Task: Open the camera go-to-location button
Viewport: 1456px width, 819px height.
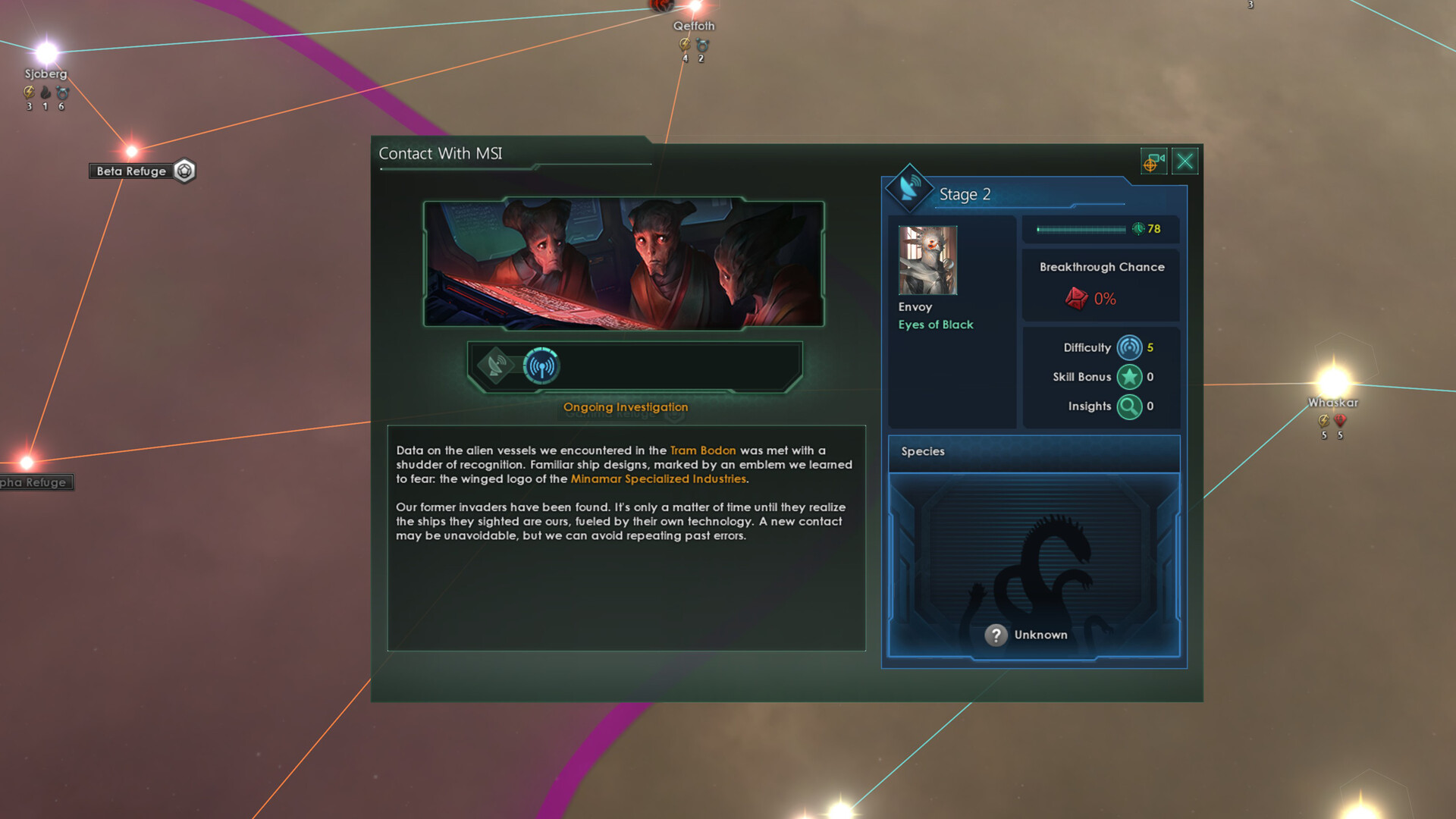Action: point(1153,162)
